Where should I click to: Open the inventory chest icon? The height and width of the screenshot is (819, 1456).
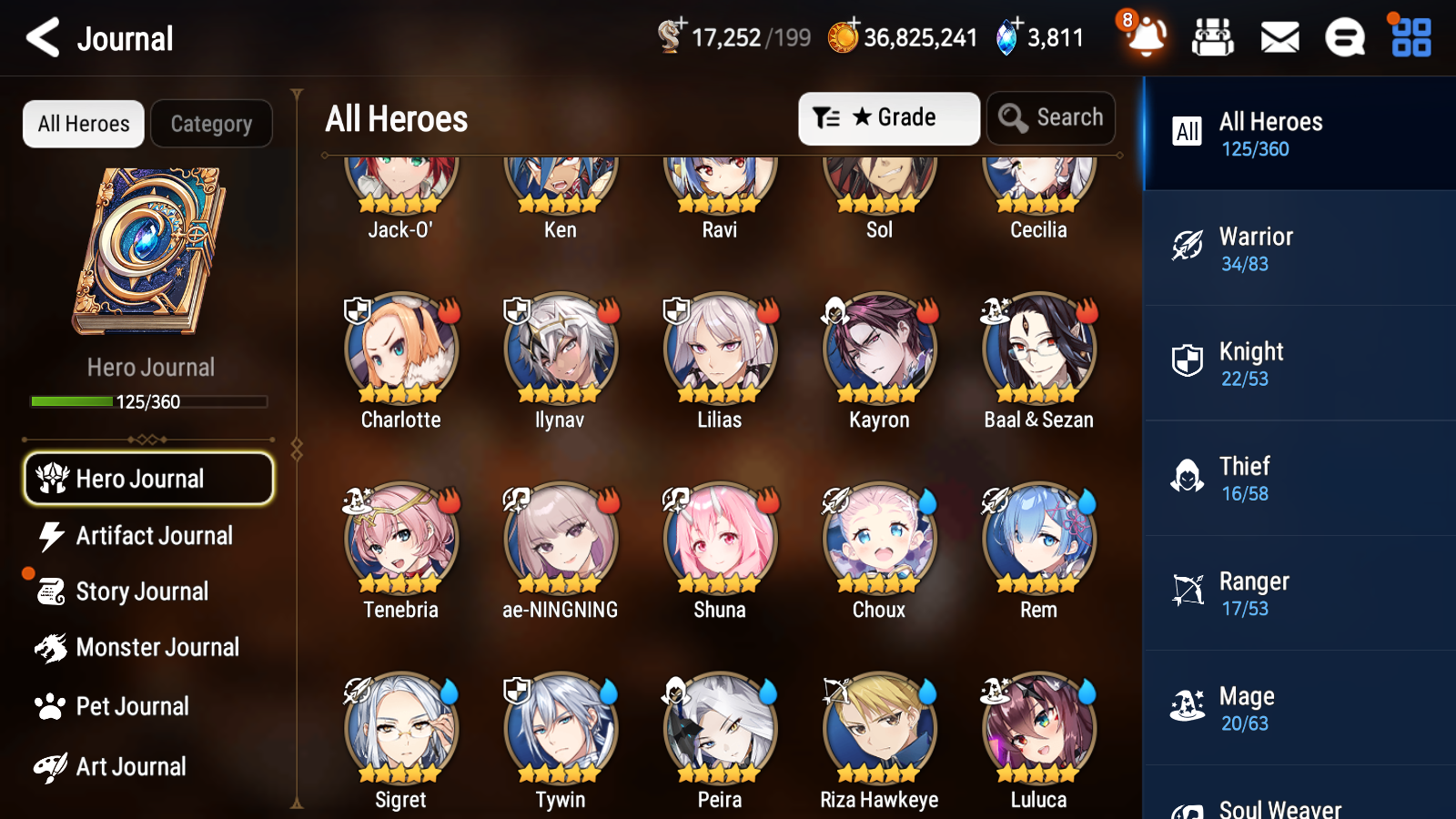click(x=1213, y=37)
